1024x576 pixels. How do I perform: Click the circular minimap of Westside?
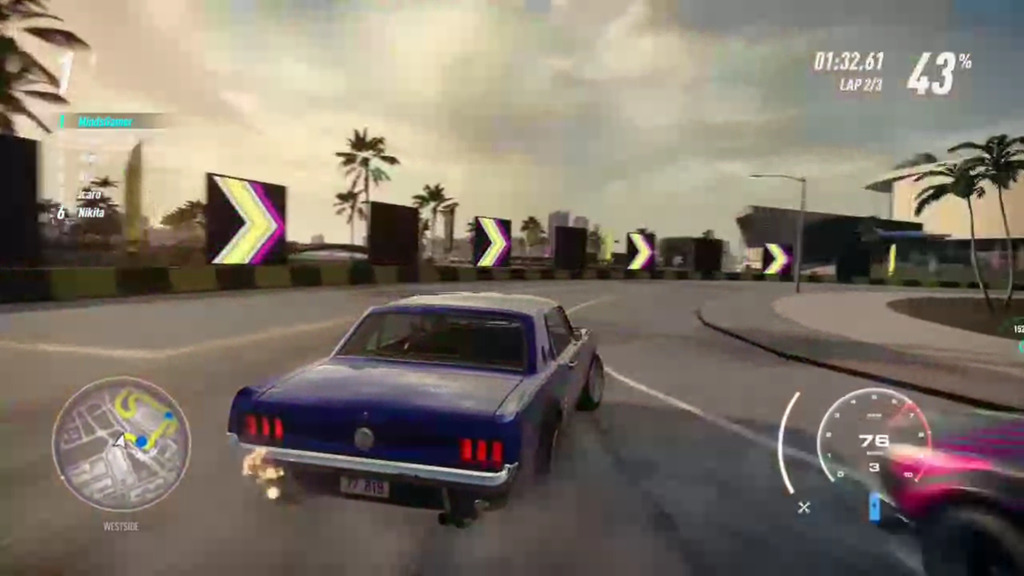pyautogui.click(x=121, y=444)
